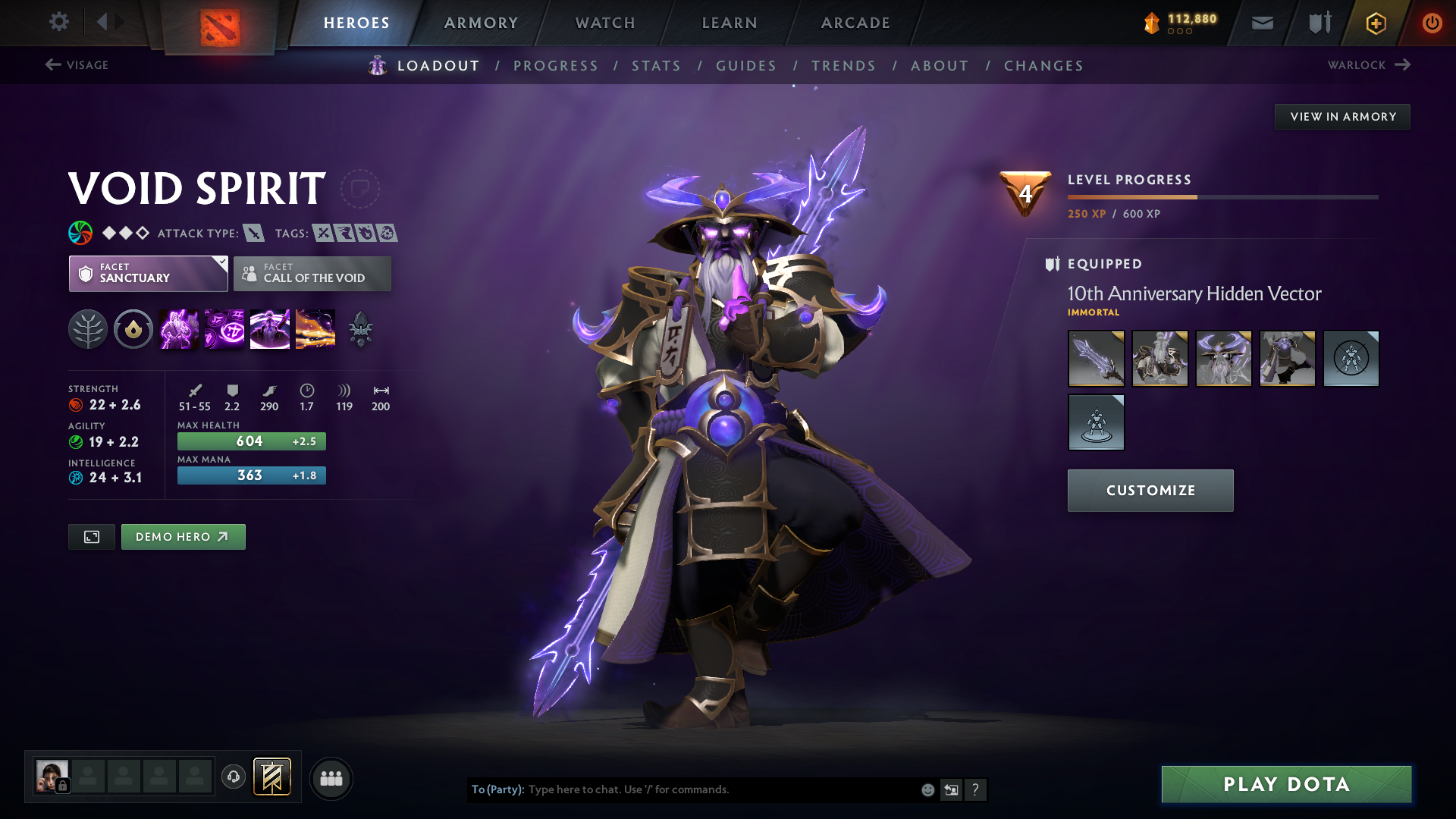Open the STATS section for Void Spirit
This screenshot has width=1456, height=819.
[657, 66]
